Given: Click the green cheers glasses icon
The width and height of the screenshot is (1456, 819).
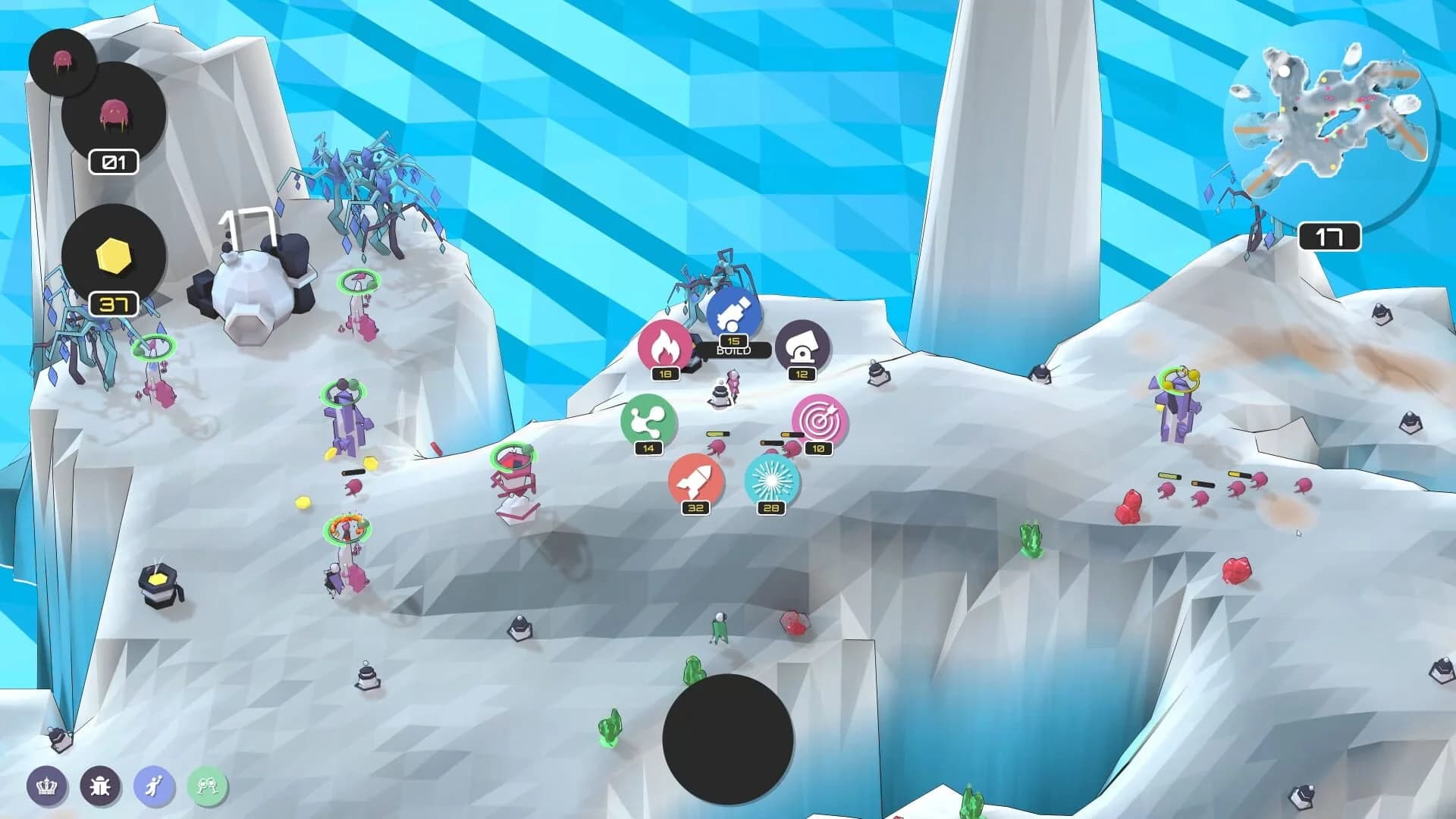Looking at the screenshot, I should (x=207, y=787).
